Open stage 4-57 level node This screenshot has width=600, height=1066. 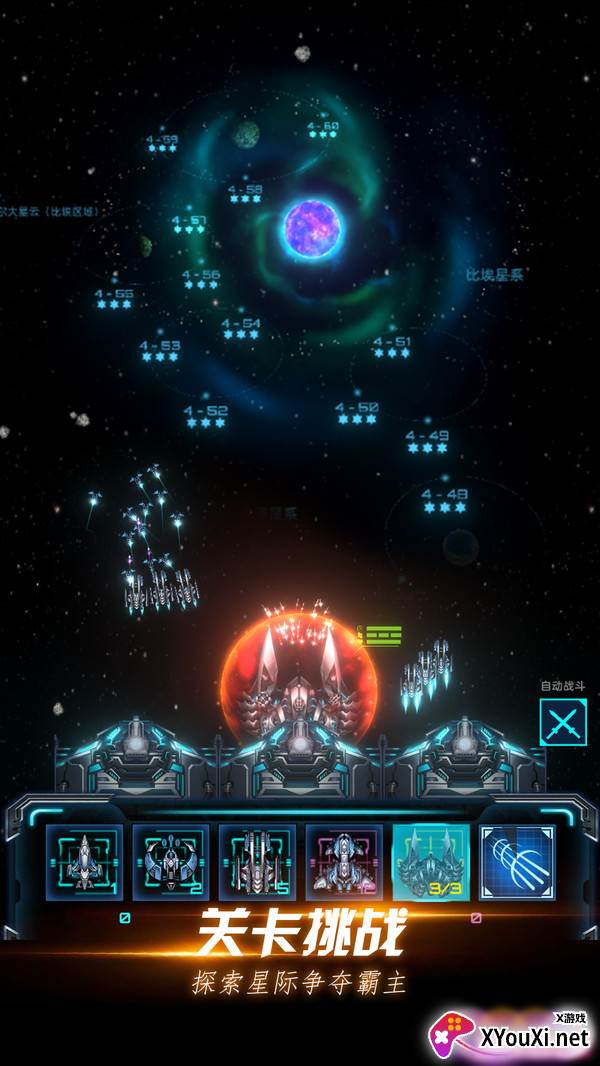pos(188,225)
